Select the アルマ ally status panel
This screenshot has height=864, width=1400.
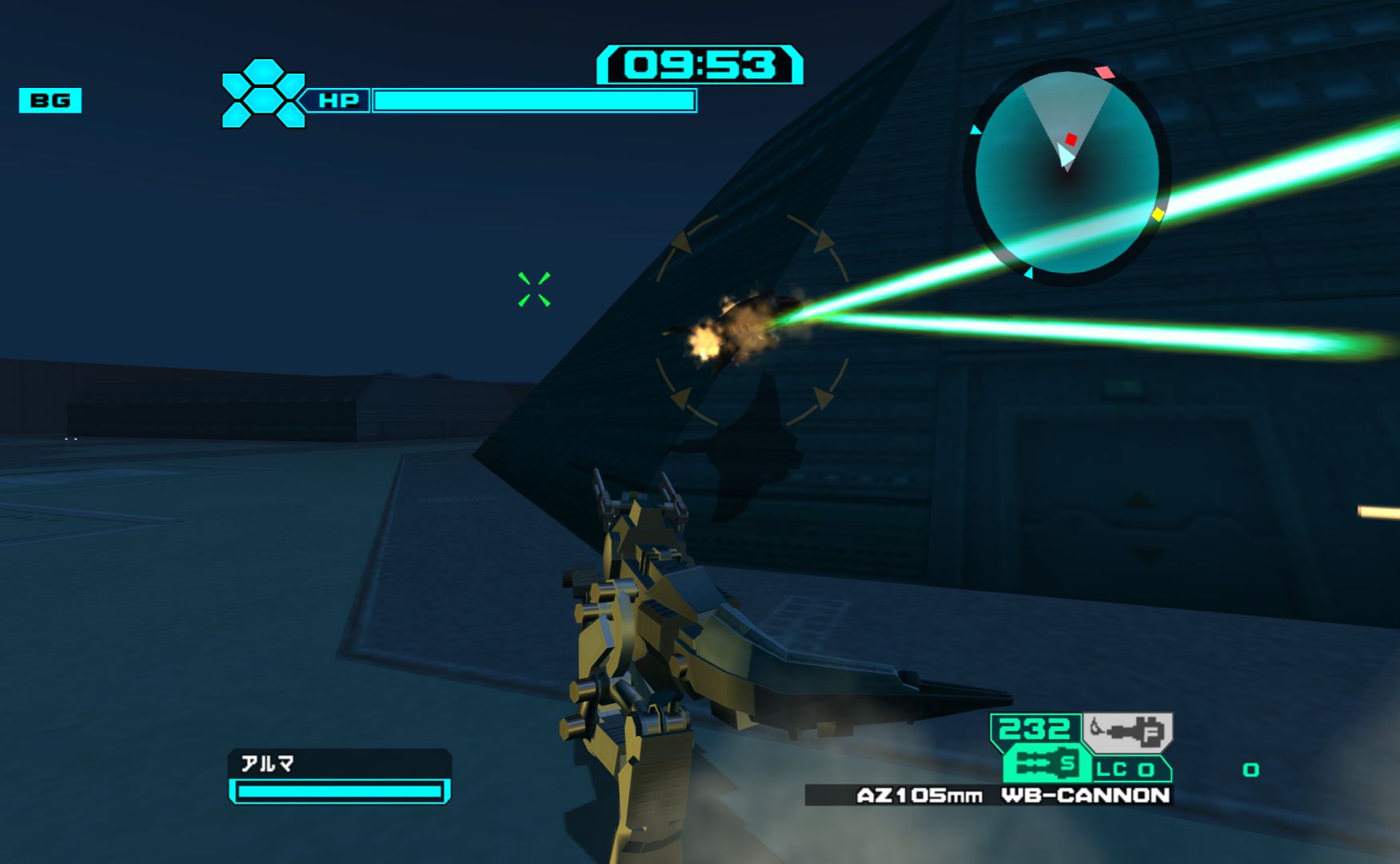pyautogui.click(x=340, y=776)
